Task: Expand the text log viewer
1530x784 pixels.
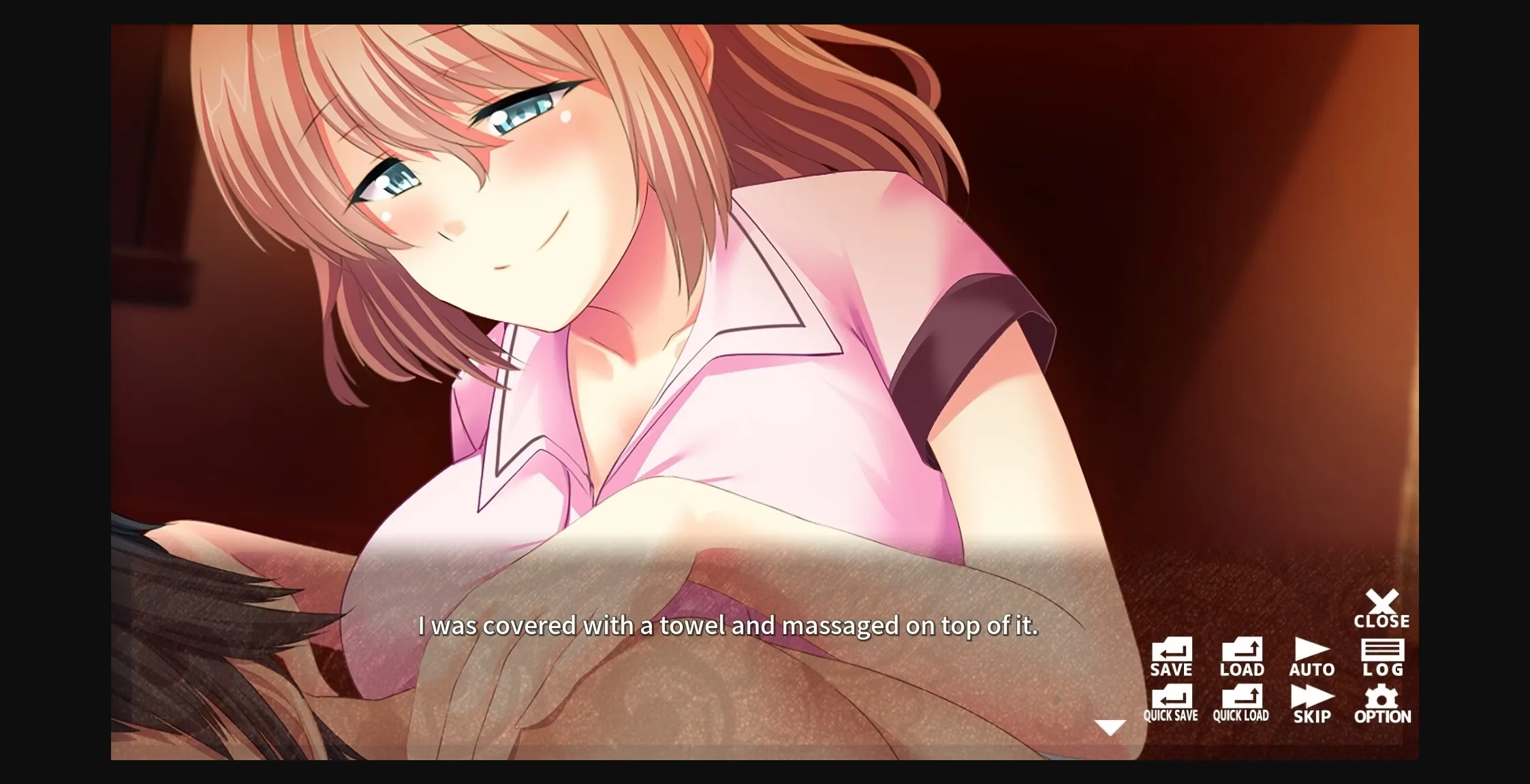Action: click(1382, 650)
